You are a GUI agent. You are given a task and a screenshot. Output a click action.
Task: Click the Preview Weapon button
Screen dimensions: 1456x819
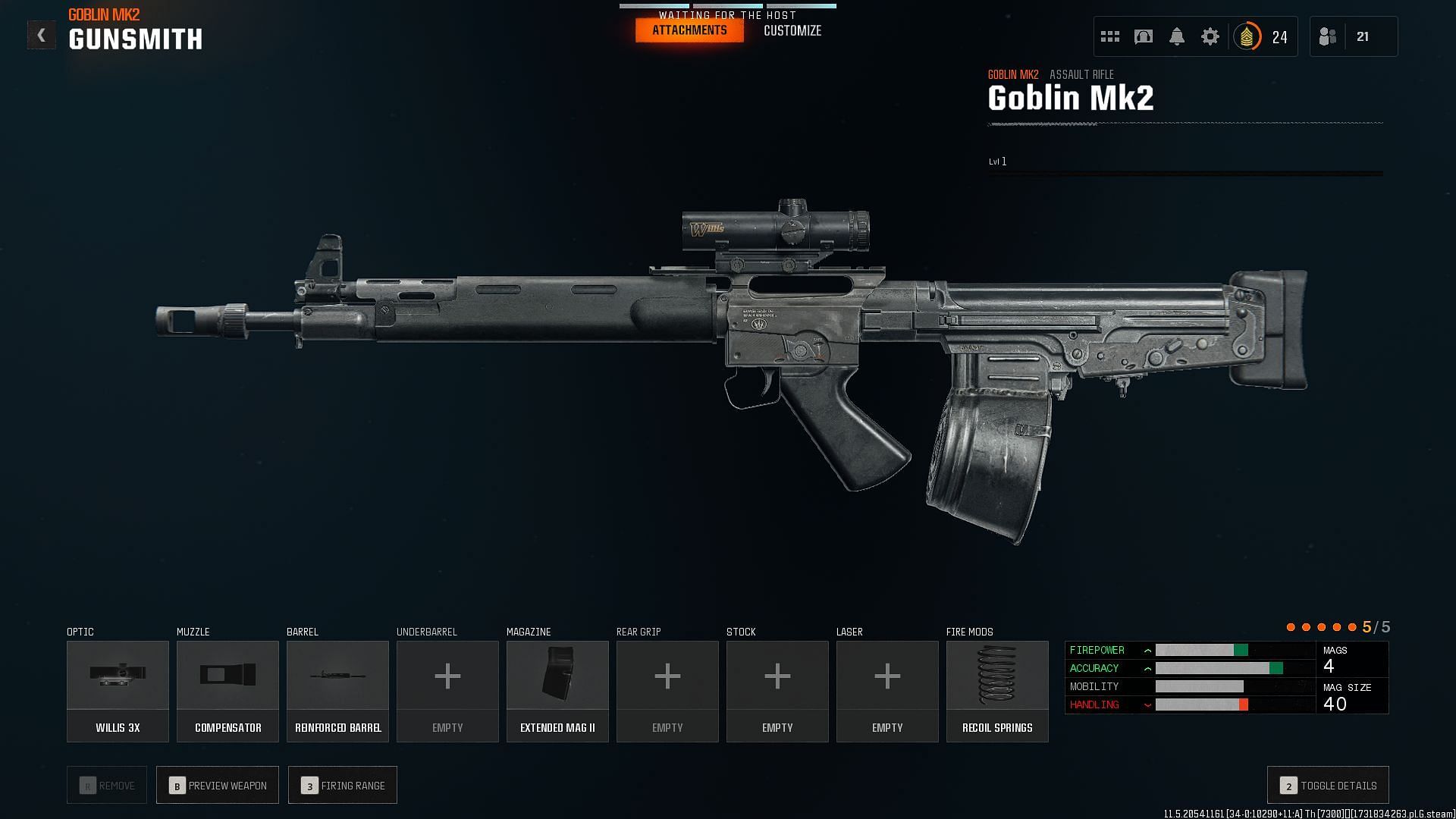coord(218,786)
